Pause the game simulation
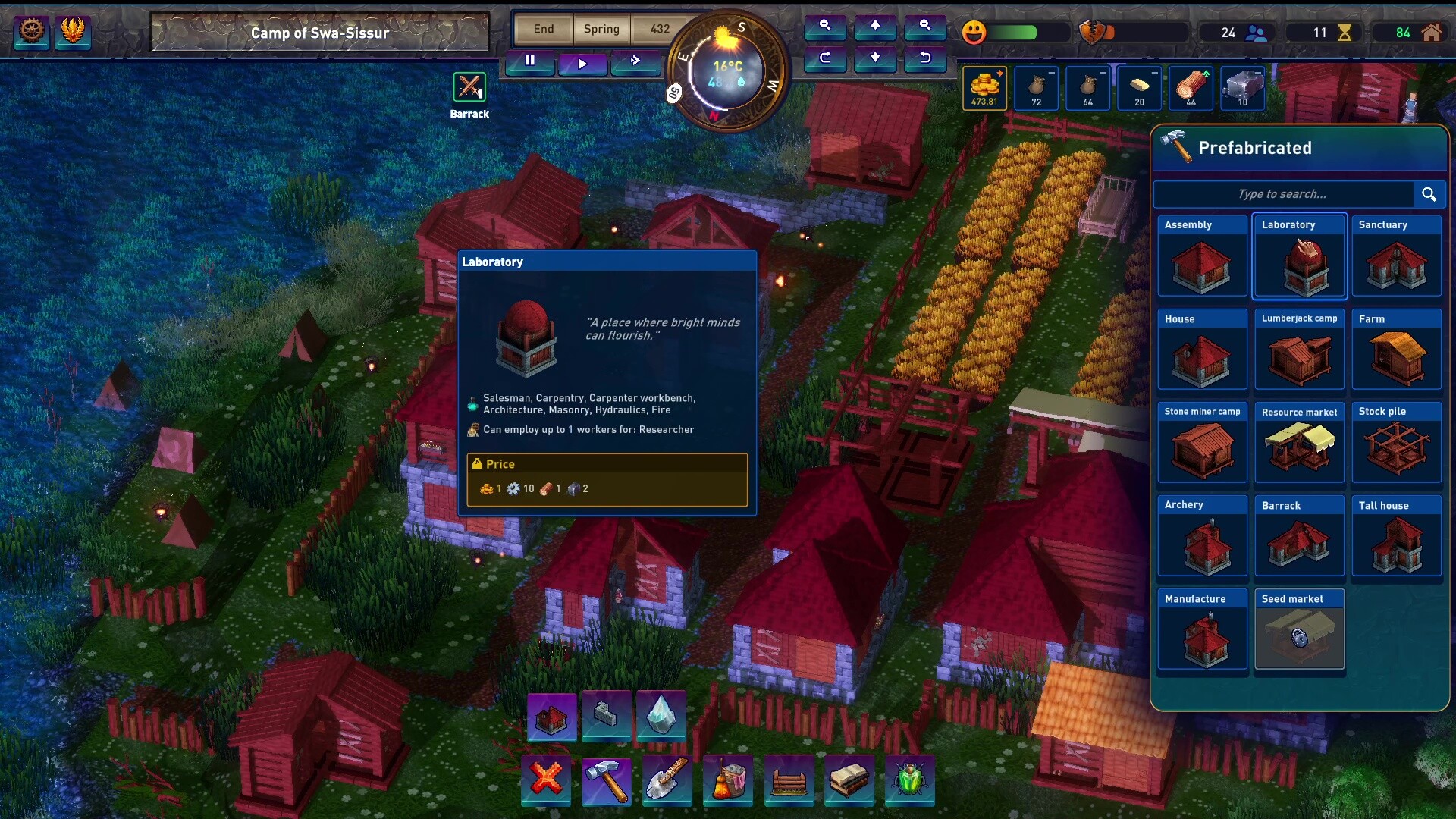Viewport: 1456px width, 819px height. pyautogui.click(x=529, y=63)
